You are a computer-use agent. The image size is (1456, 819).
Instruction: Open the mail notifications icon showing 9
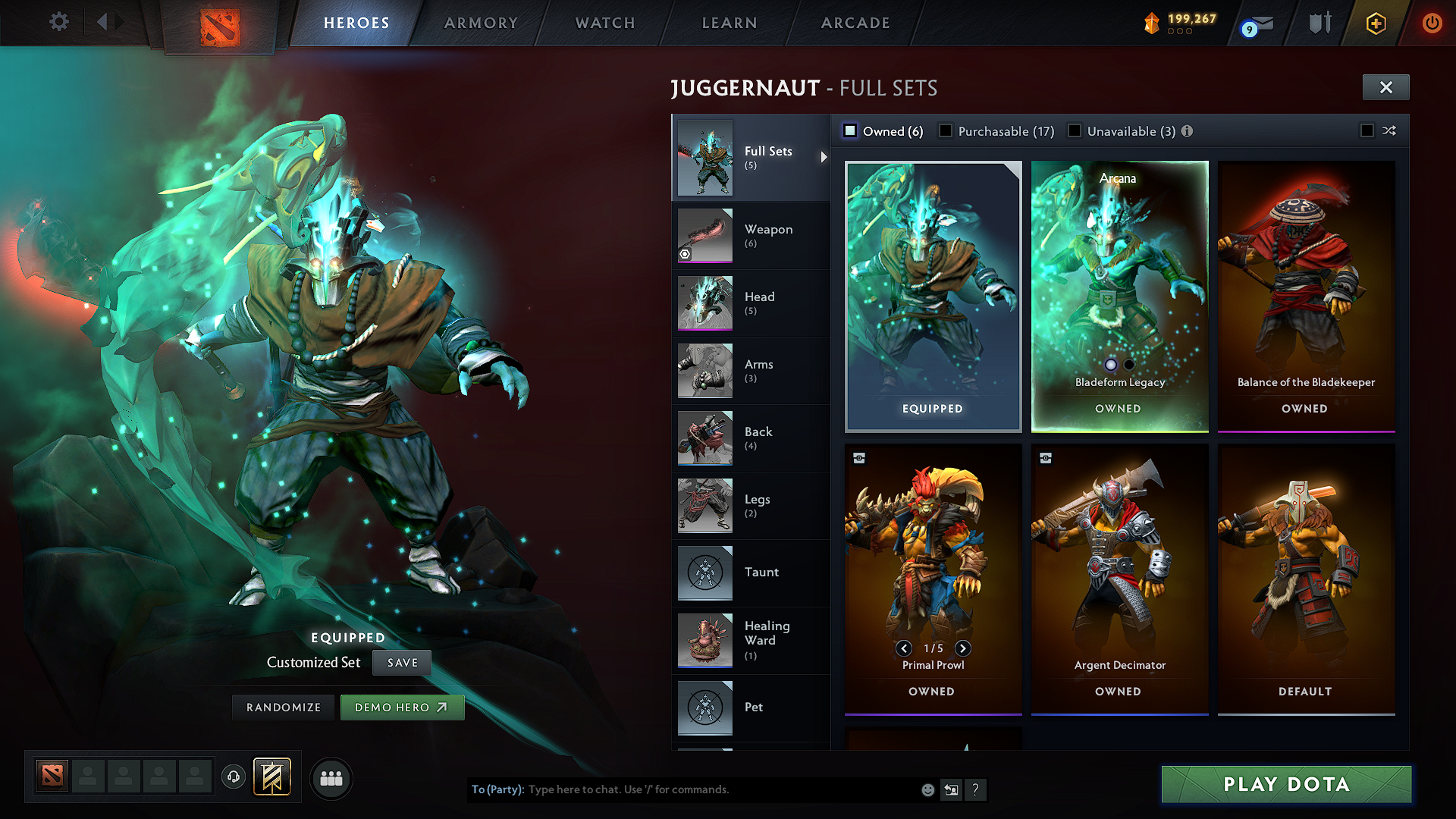point(1255,24)
